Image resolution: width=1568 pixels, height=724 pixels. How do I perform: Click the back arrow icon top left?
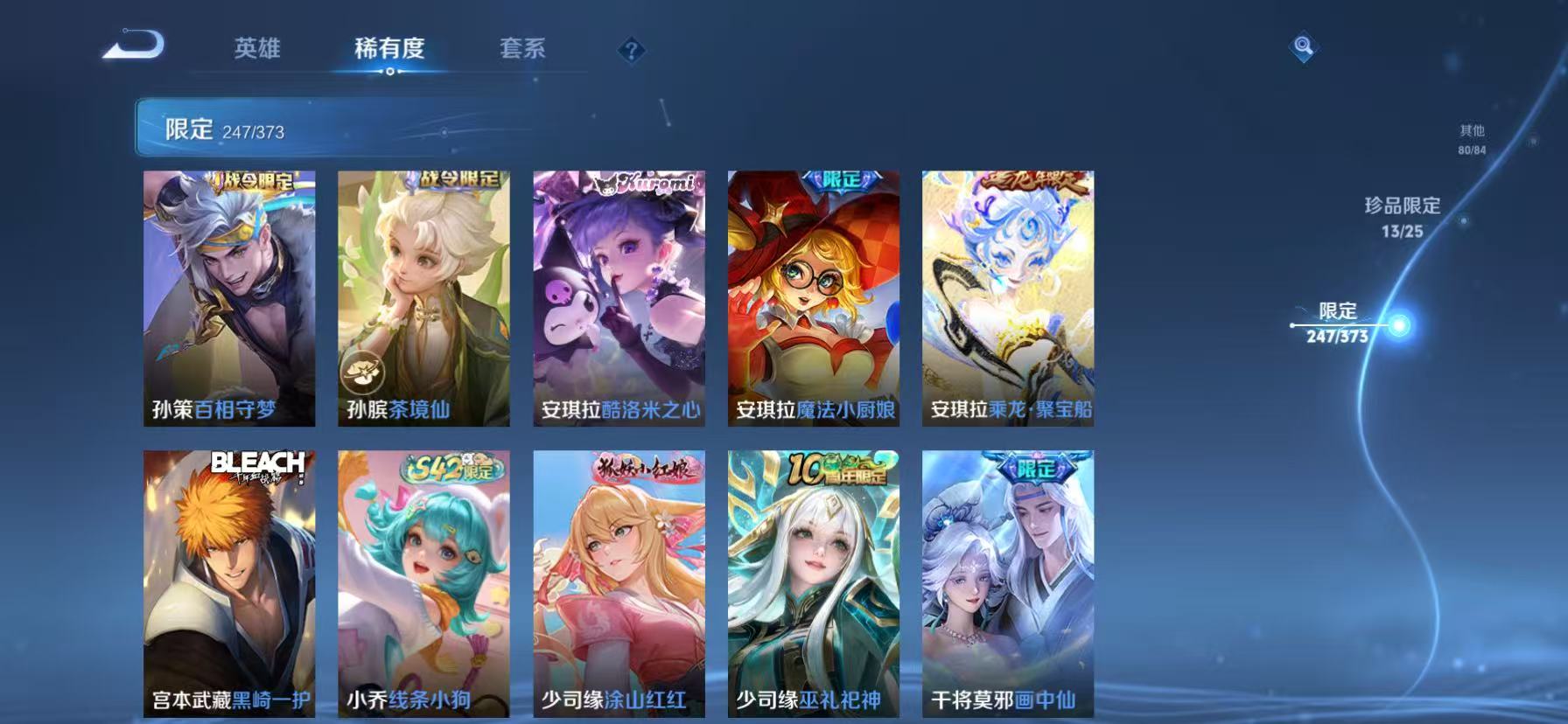coord(131,45)
